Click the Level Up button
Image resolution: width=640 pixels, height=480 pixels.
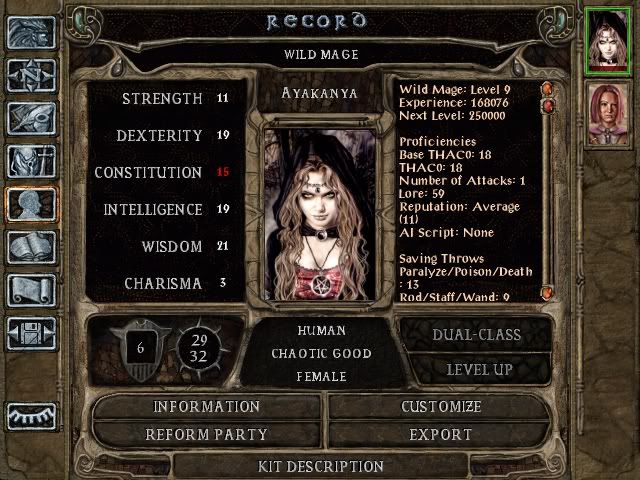point(475,369)
